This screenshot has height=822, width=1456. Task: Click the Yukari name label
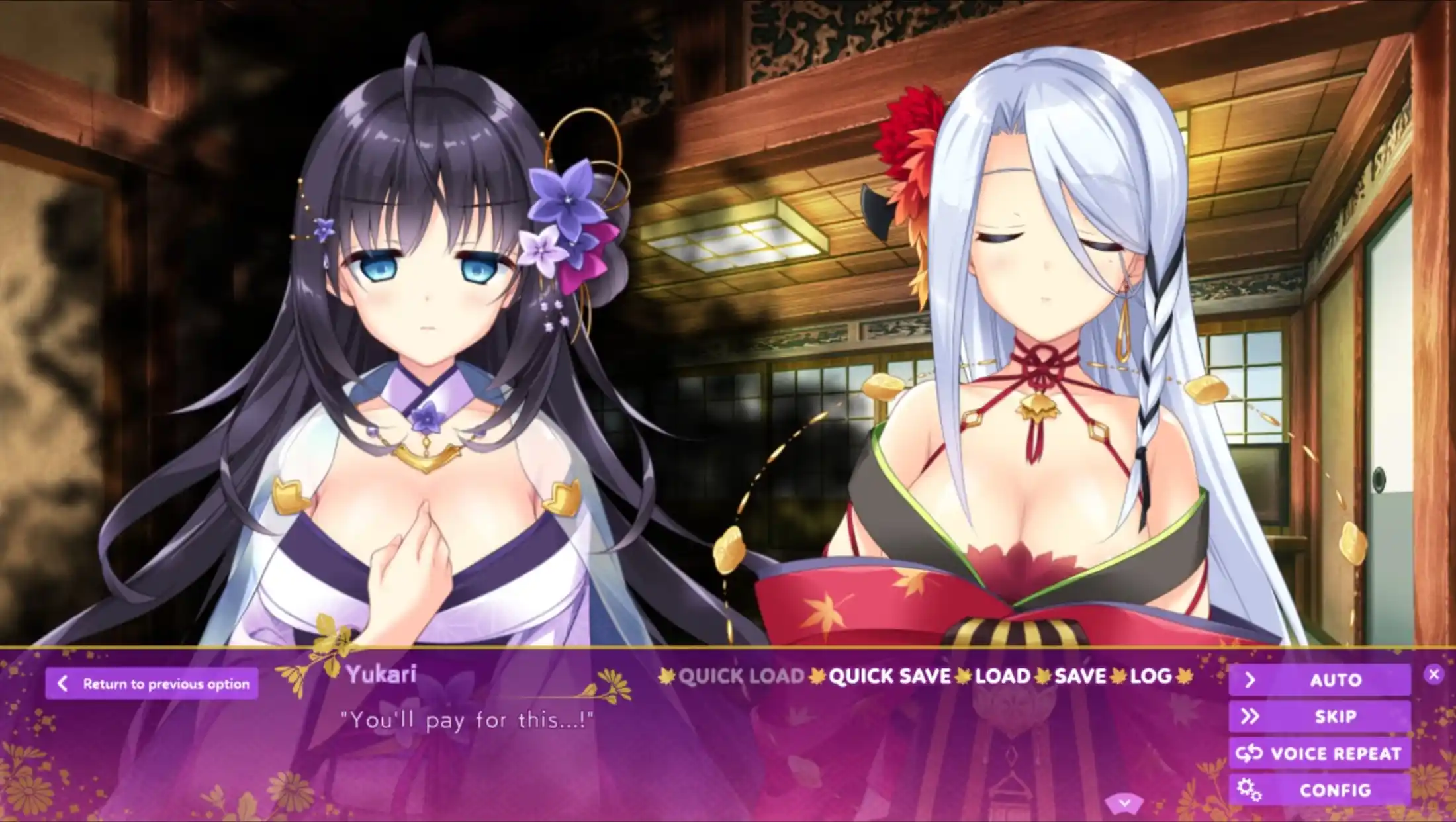[x=381, y=674]
